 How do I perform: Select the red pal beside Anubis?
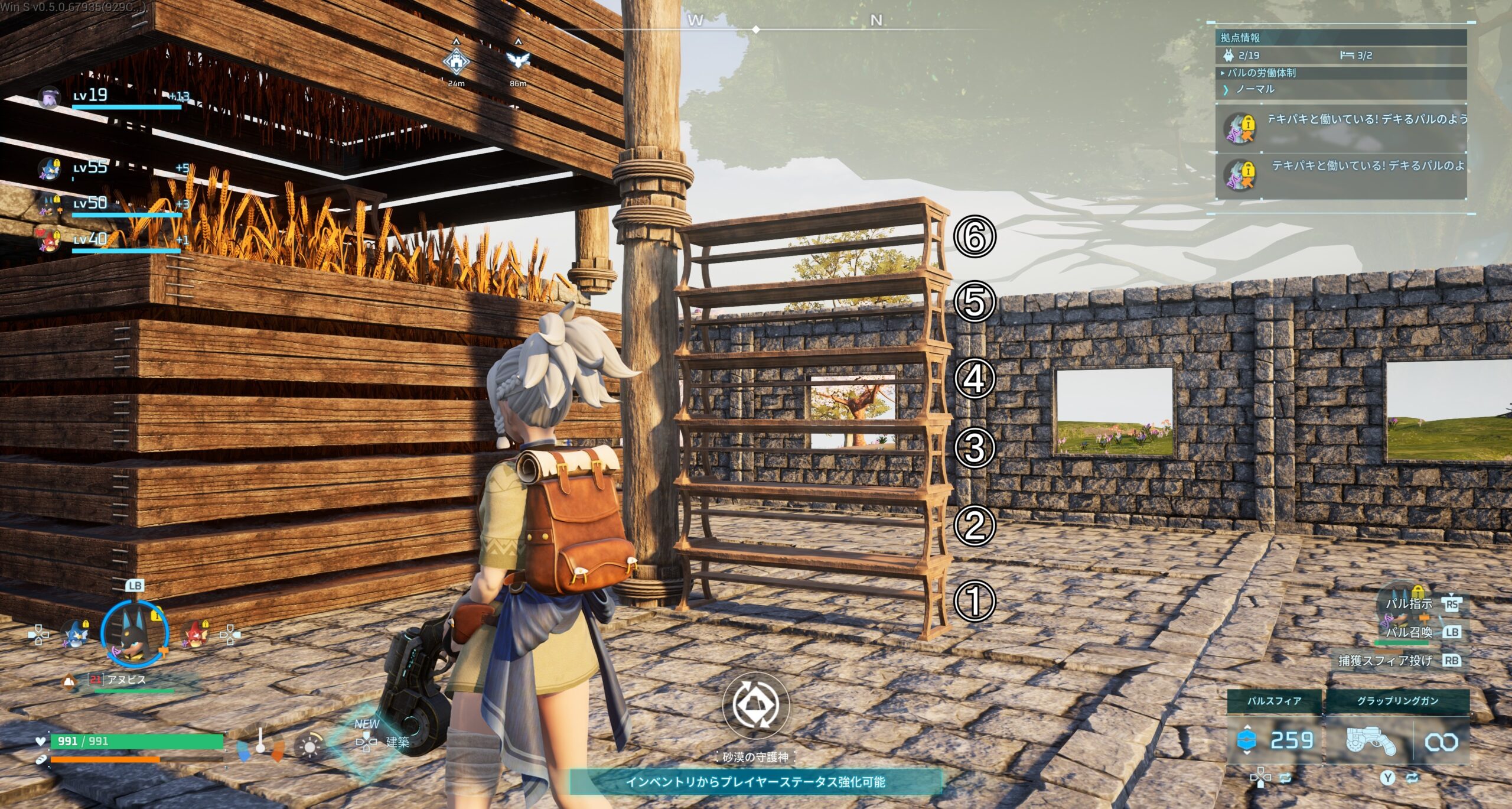[195, 634]
